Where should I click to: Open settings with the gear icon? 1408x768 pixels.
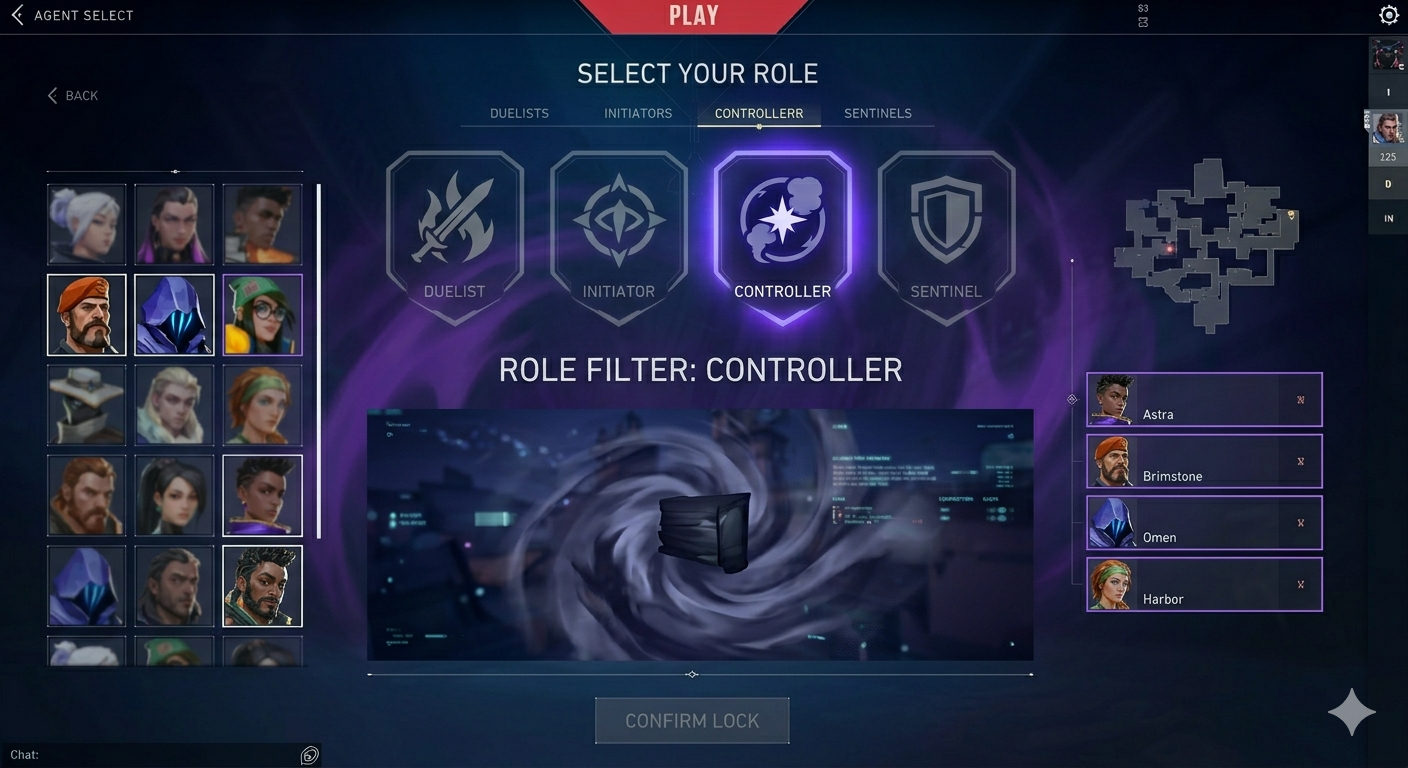point(1388,15)
